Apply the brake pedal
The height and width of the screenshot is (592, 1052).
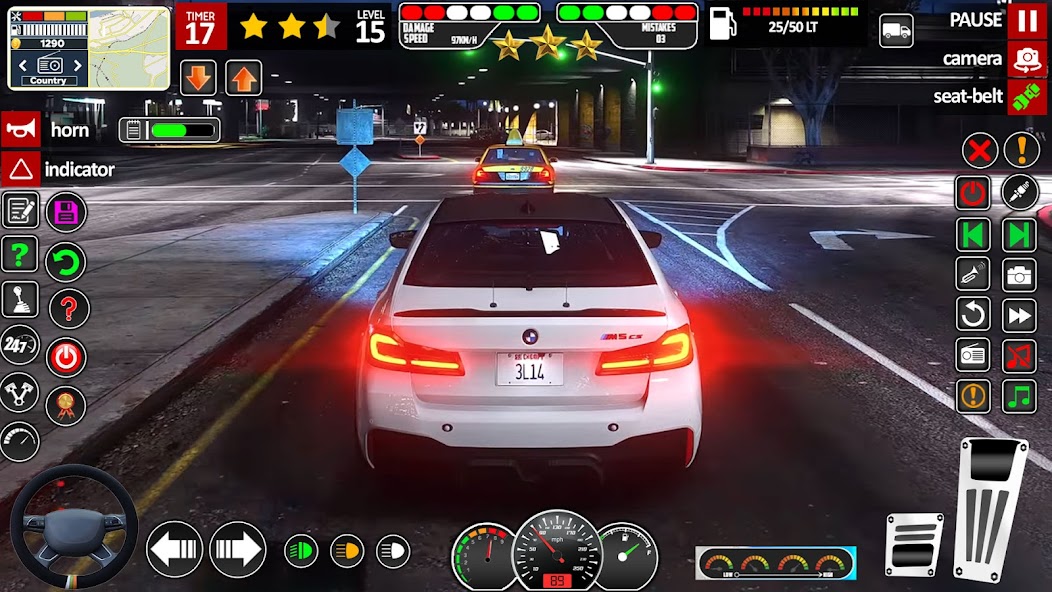point(914,543)
